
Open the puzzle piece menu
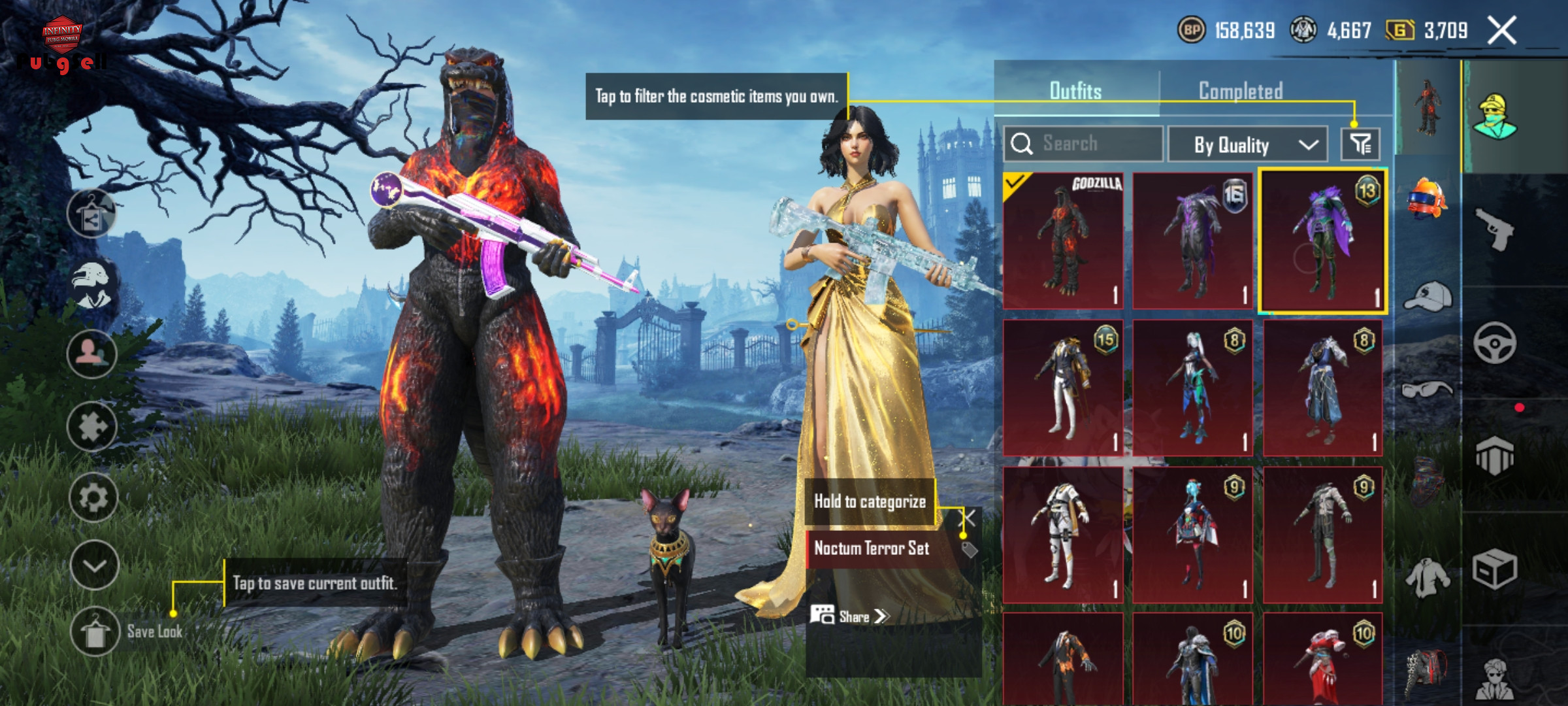[92, 427]
